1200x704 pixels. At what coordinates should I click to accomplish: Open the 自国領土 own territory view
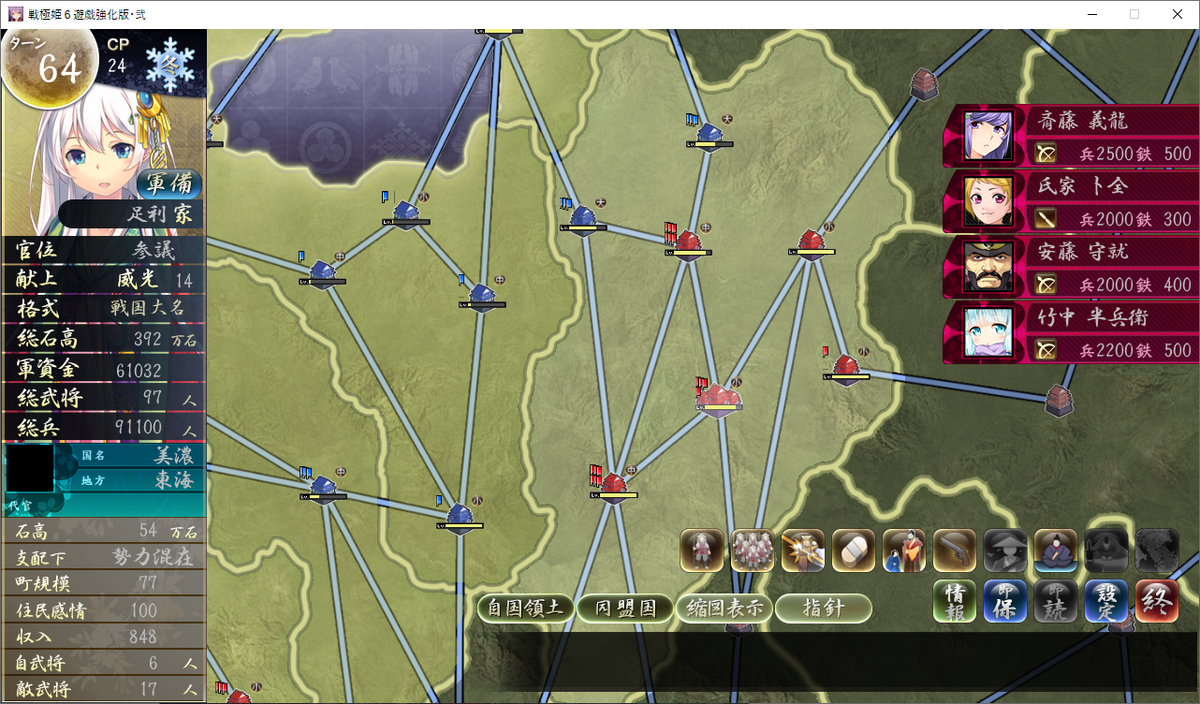tap(526, 608)
